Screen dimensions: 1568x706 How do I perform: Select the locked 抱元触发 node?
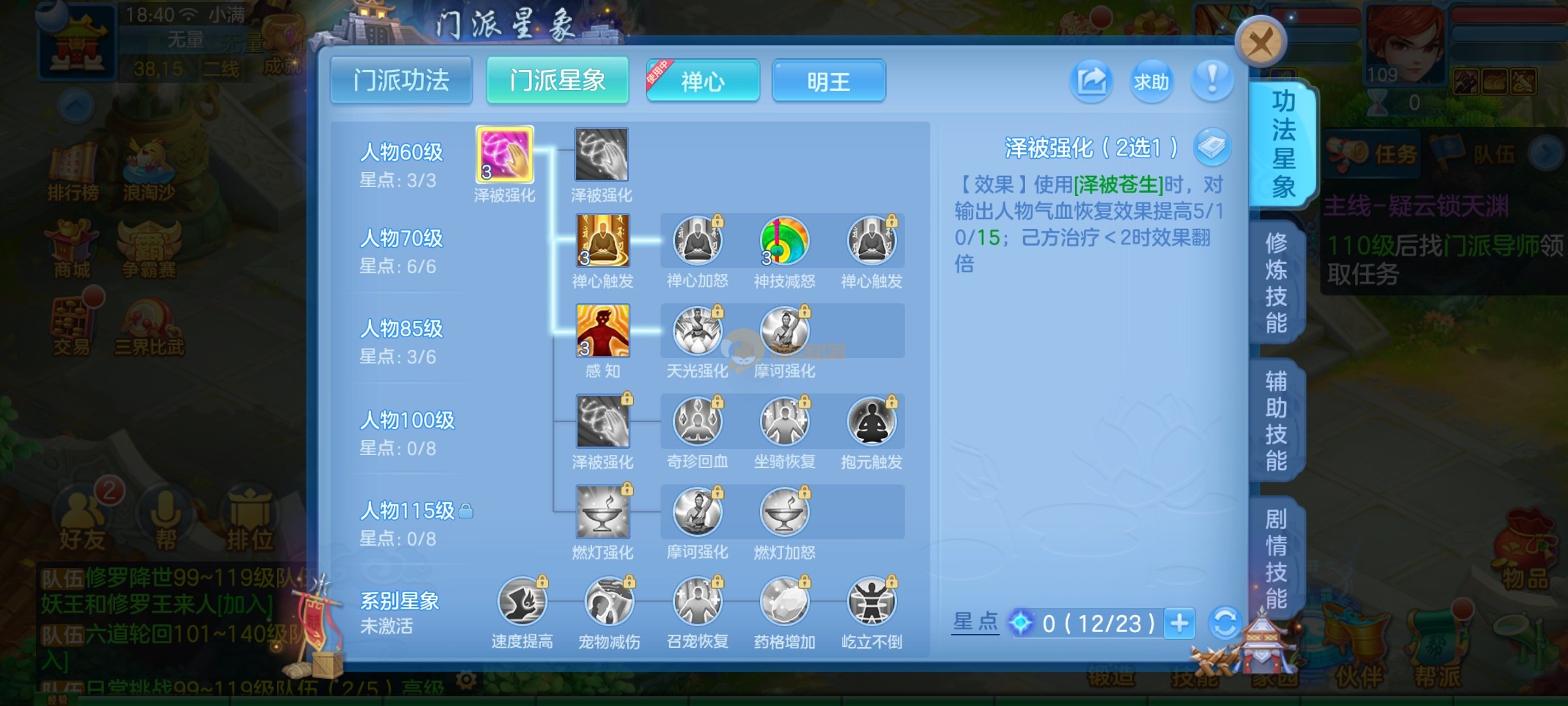pyautogui.click(x=872, y=422)
